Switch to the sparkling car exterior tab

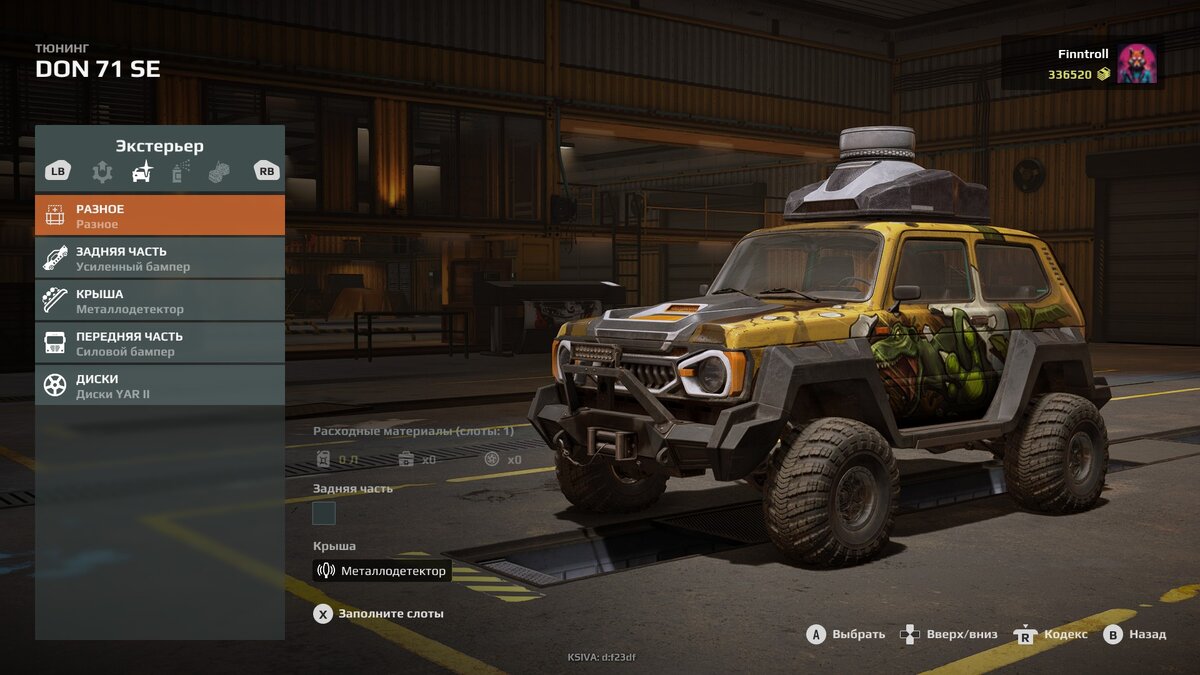click(x=143, y=172)
